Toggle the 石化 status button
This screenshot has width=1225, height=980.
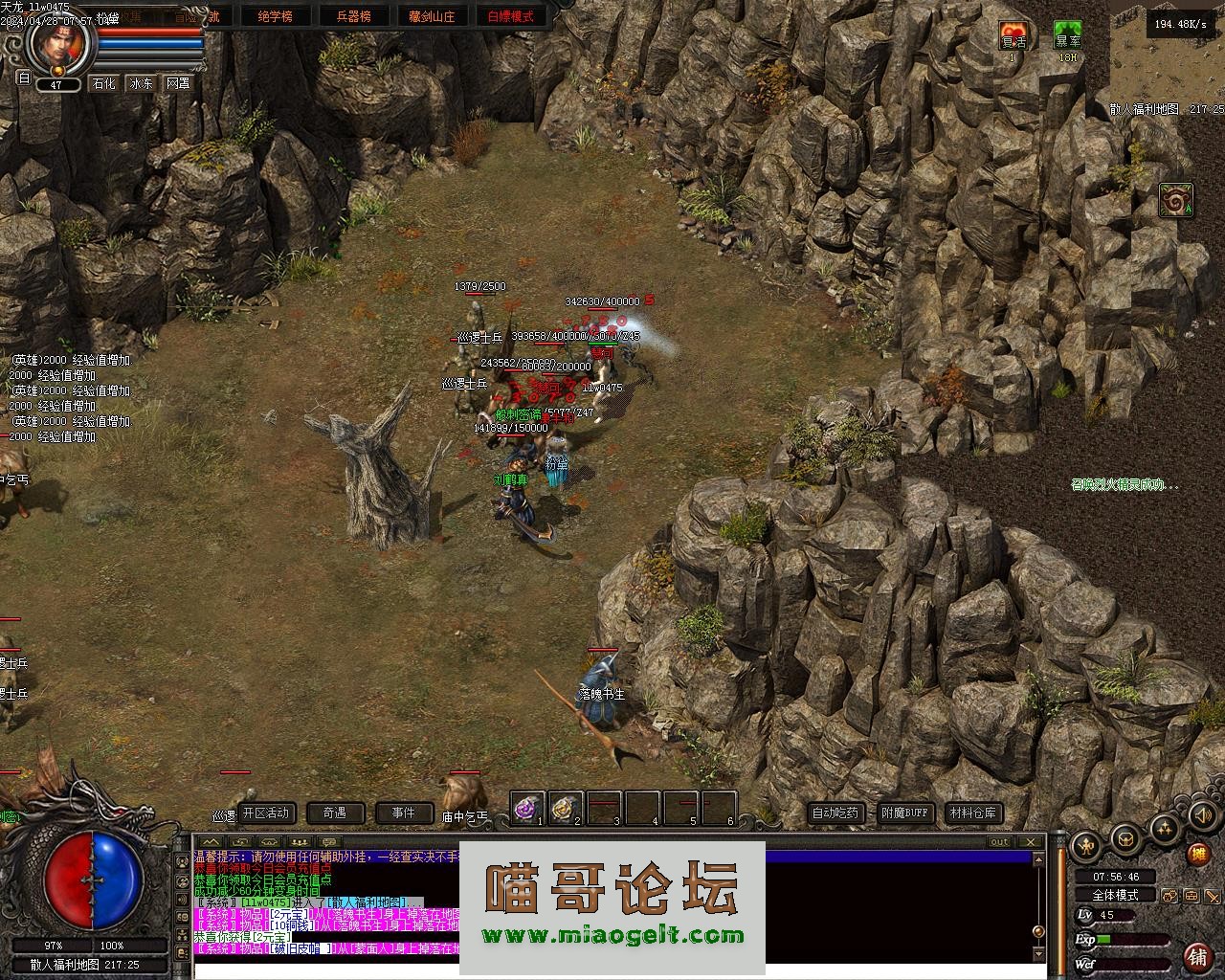[x=103, y=84]
